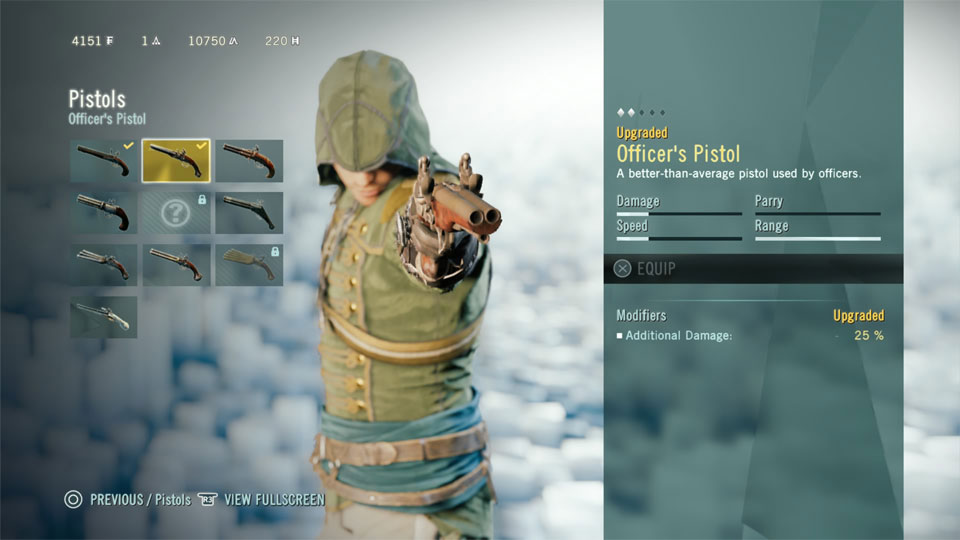Select the locked question mark slot
The width and height of the screenshot is (960, 540).
click(176, 213)
